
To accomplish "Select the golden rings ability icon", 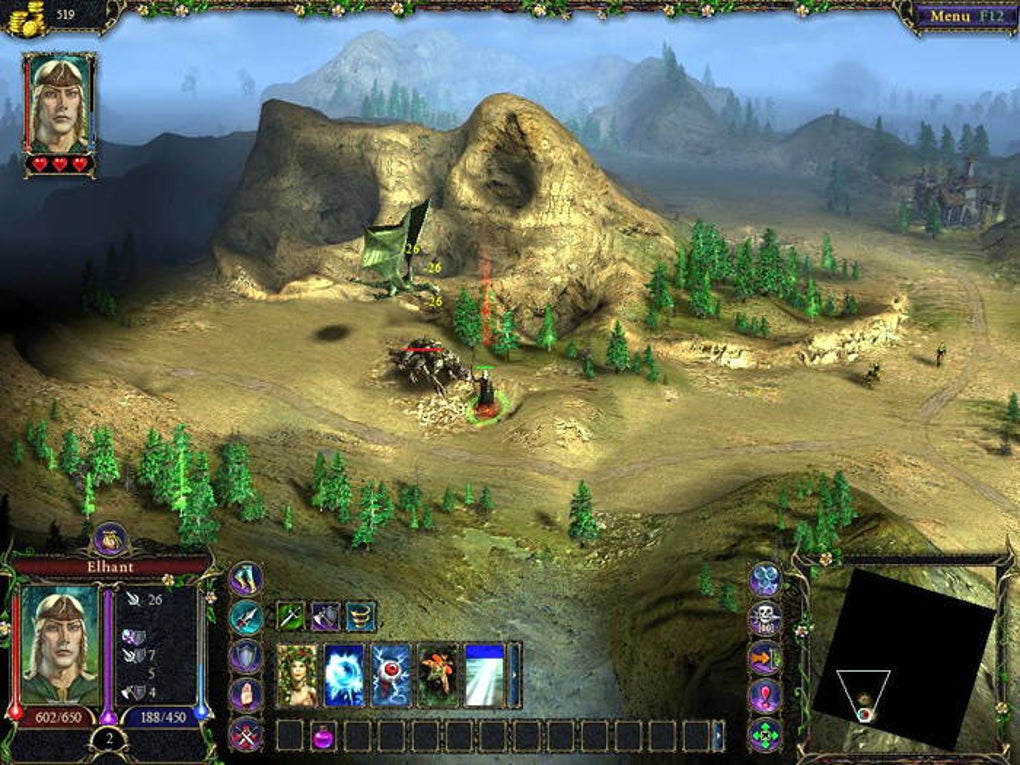I will coord(361,616).
